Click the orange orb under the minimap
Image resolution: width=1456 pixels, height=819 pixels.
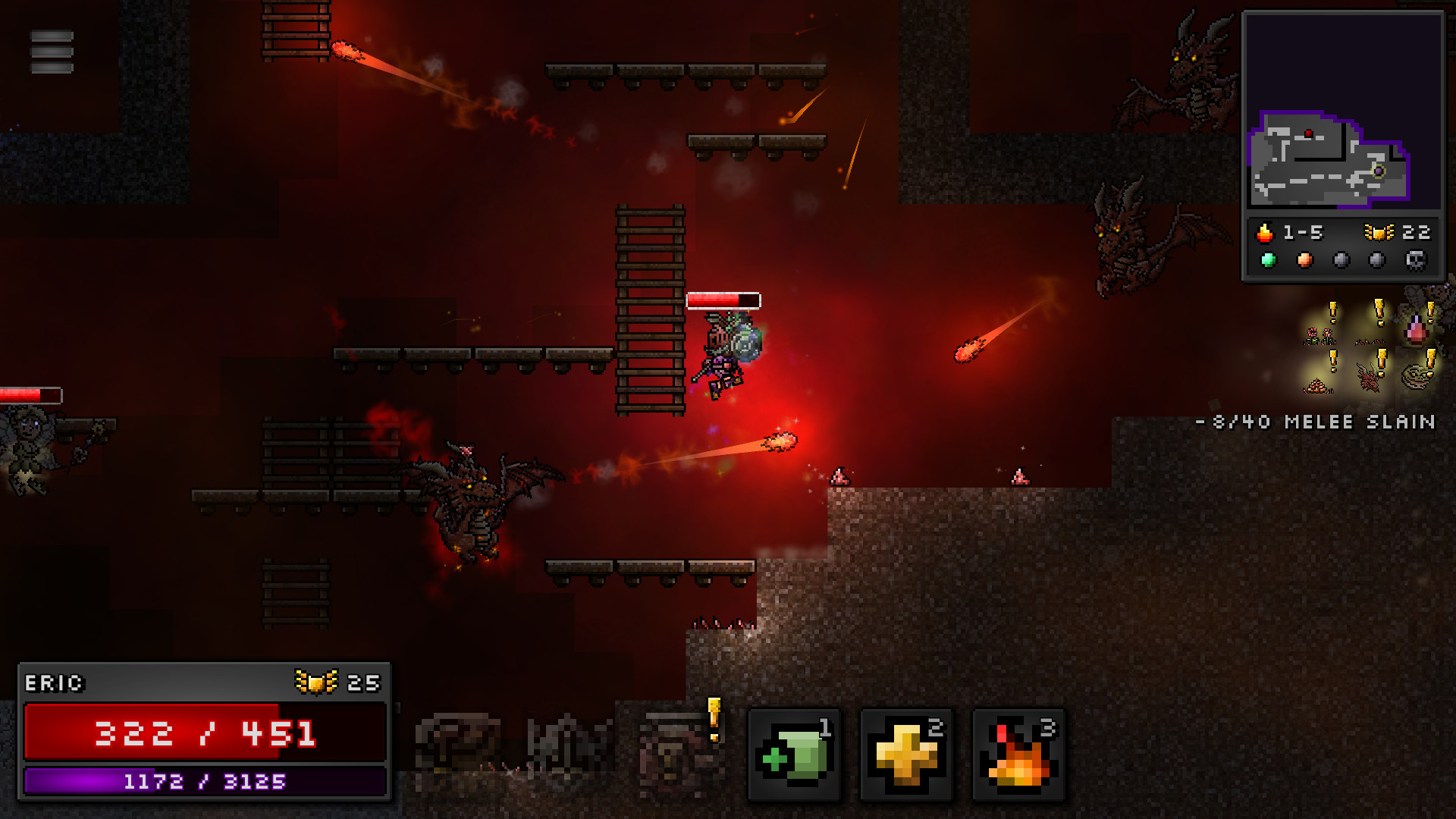[x=1304, y=261]
